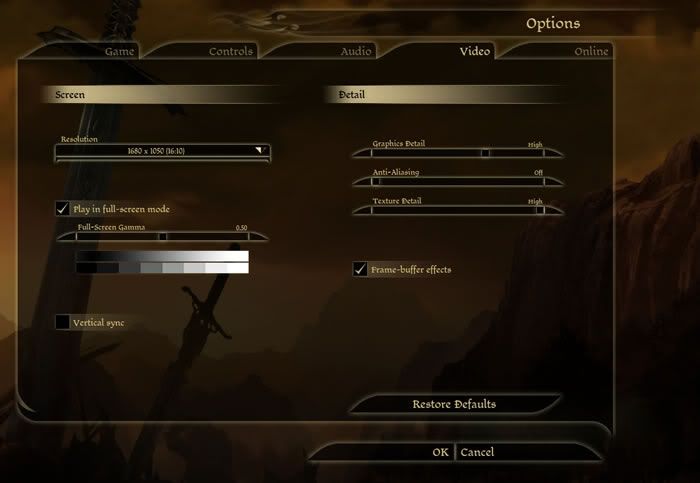Open the Controls tab
Image resolution: width=700 pixels, height=483 pixels.
pos(231,51)
